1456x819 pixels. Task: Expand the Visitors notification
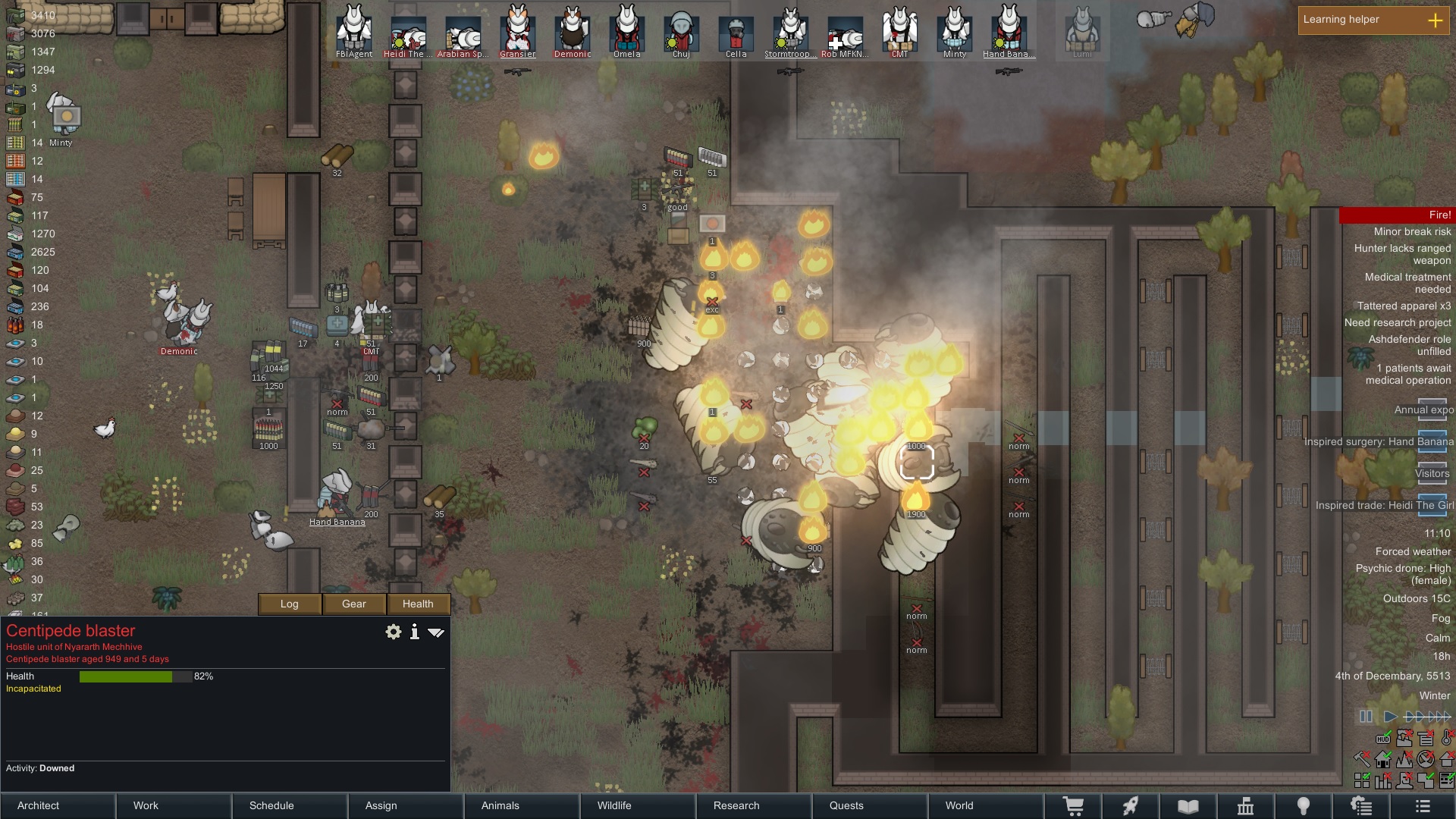1431,472
